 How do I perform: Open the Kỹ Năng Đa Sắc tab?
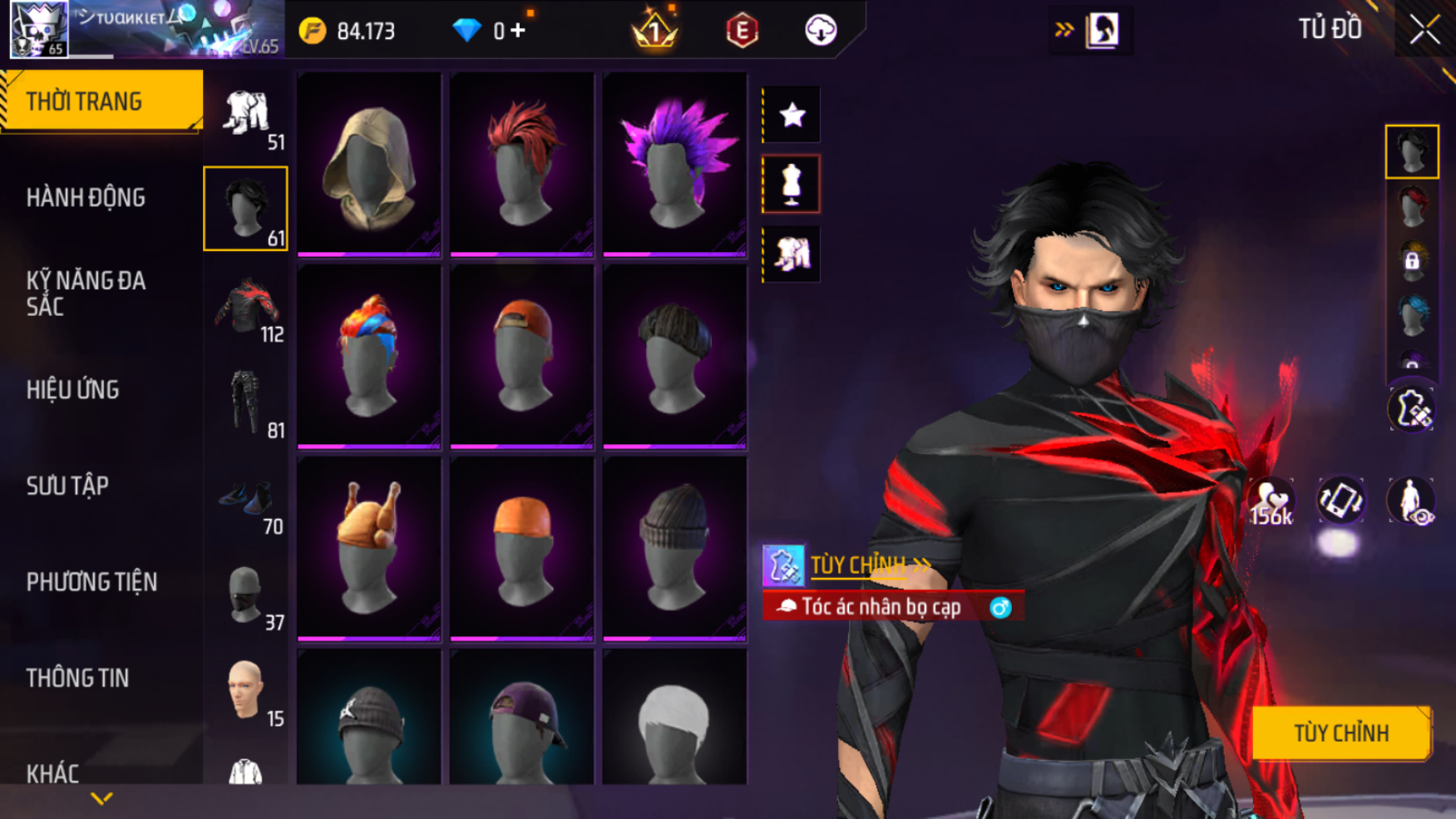coord(86,294)
